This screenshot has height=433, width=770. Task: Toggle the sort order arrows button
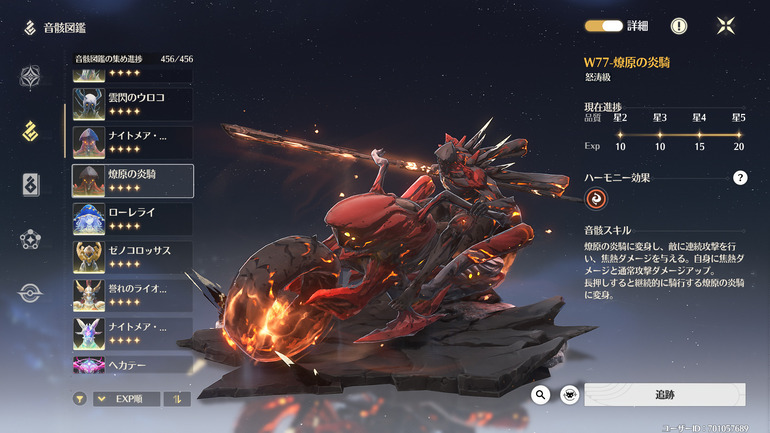coord(177,398)
